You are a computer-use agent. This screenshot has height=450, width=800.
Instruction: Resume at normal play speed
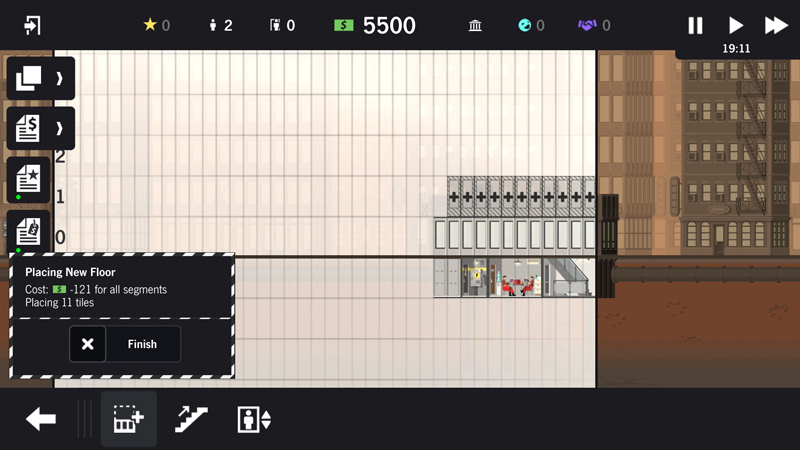point(736,26)
